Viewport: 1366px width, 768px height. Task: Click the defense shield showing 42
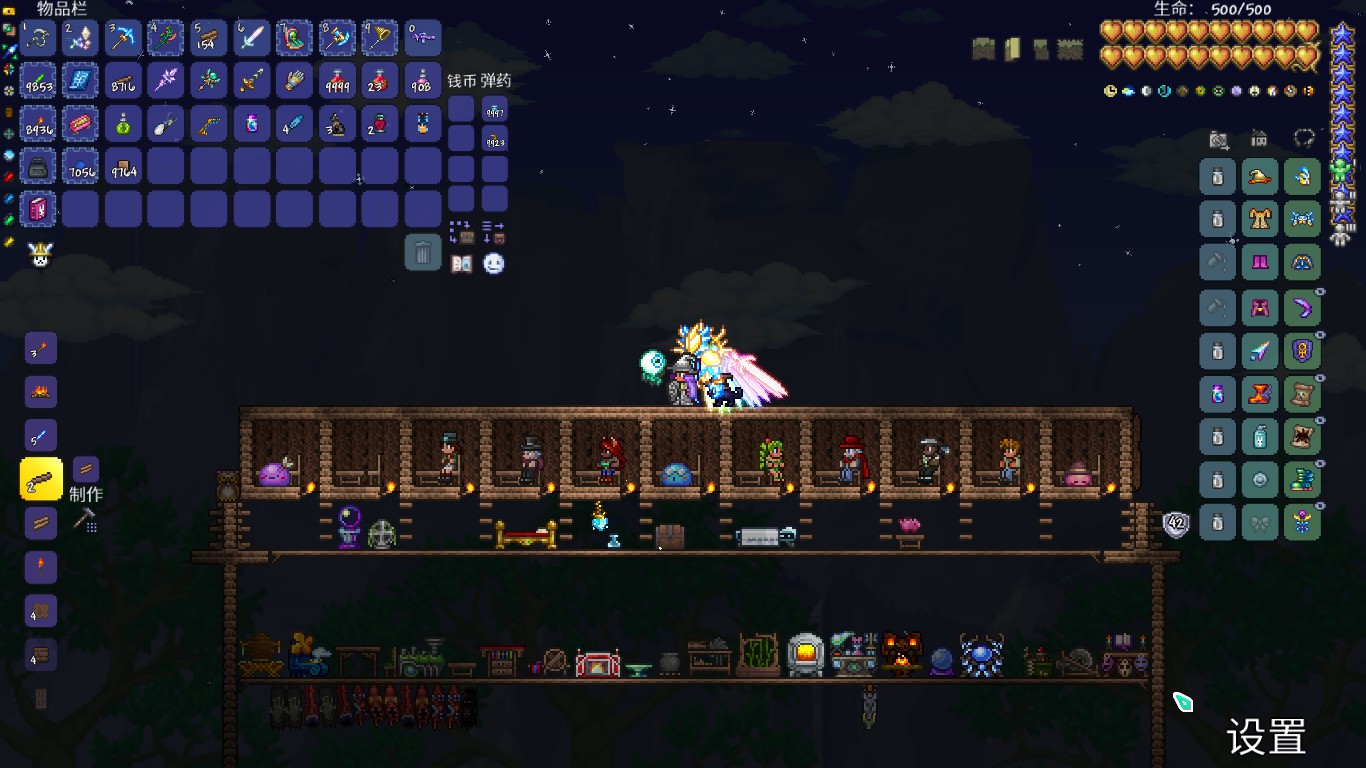click(x=1176, y=523)
